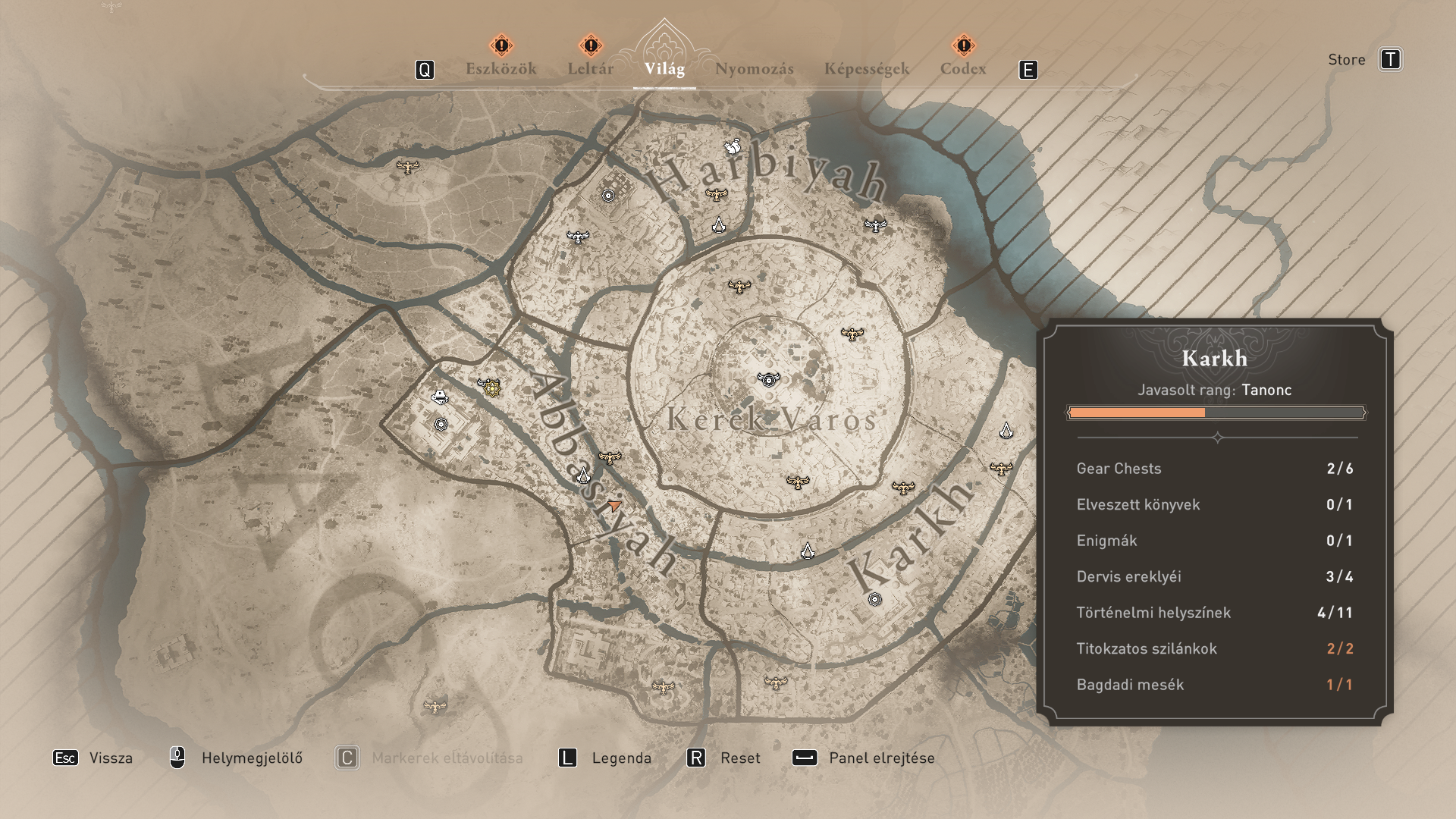Go to the Nyomozás tab
Viewport: 1456px width, 819px height.
pyautogui.click(x=754, y=69)
